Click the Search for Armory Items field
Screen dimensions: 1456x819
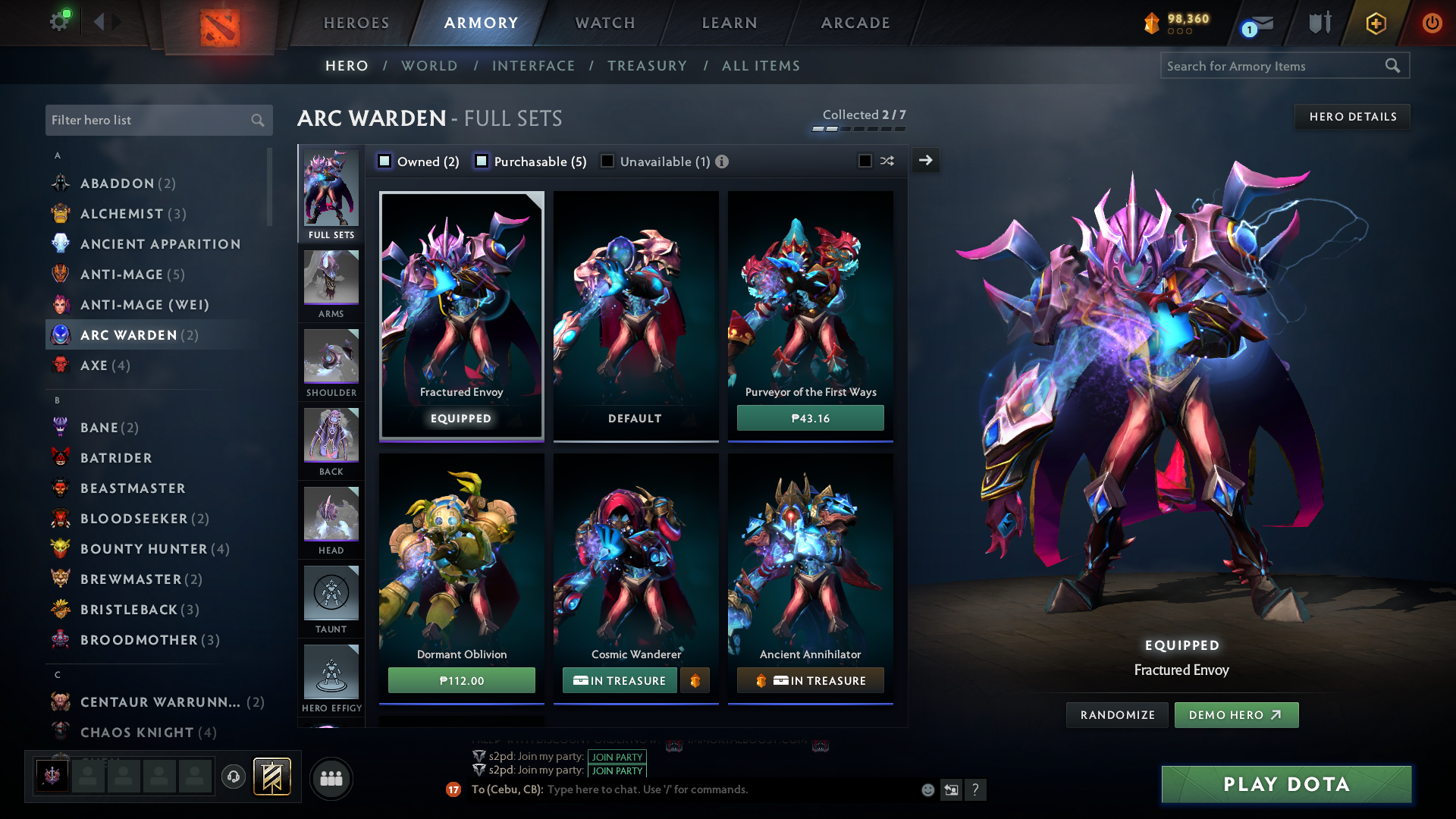tap(1274, 66)
